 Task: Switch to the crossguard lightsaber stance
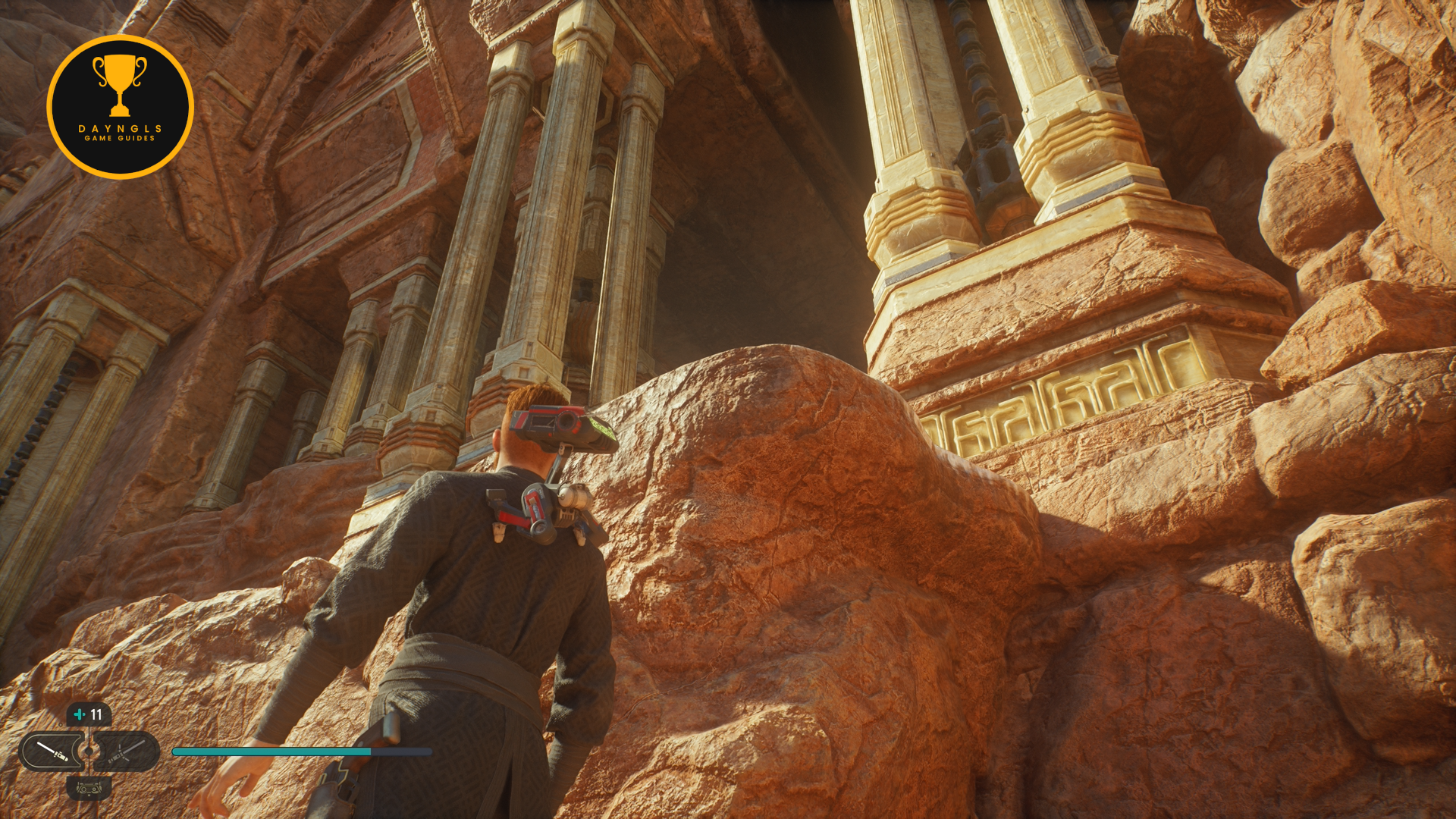coord(127,752)
